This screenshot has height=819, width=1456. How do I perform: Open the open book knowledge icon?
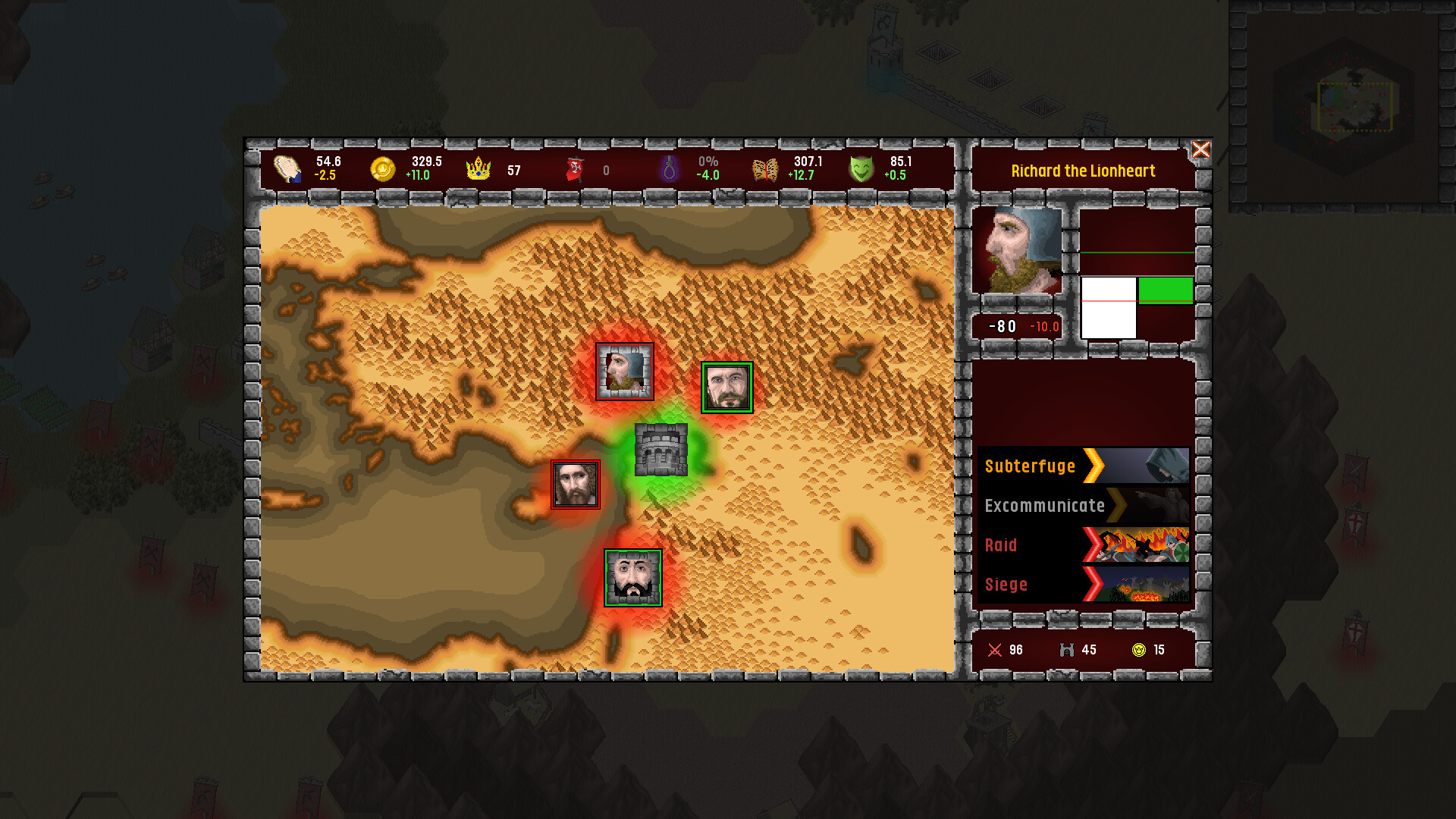[x=764, y=168]
